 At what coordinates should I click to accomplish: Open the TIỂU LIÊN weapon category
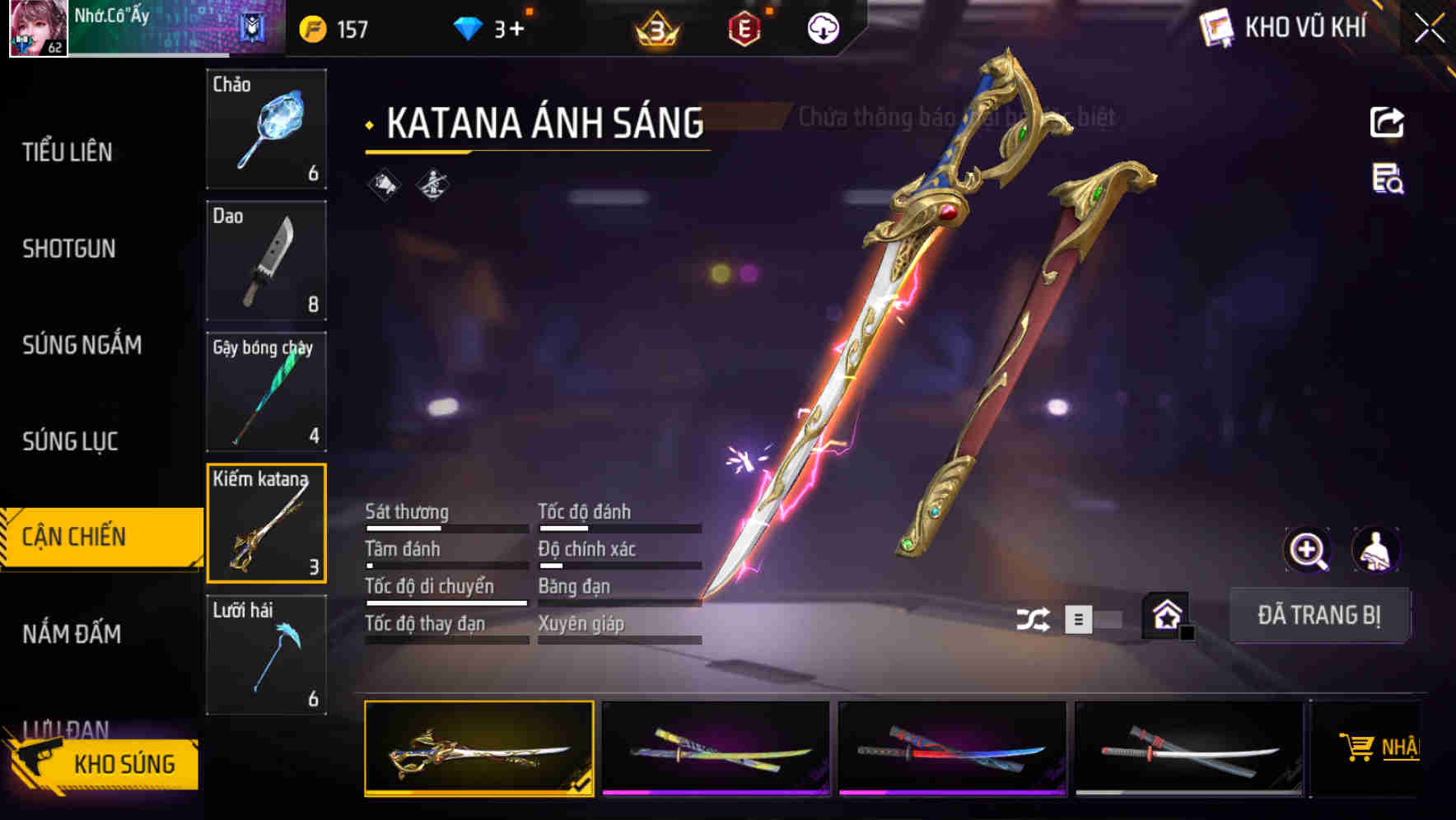point(68,152)
